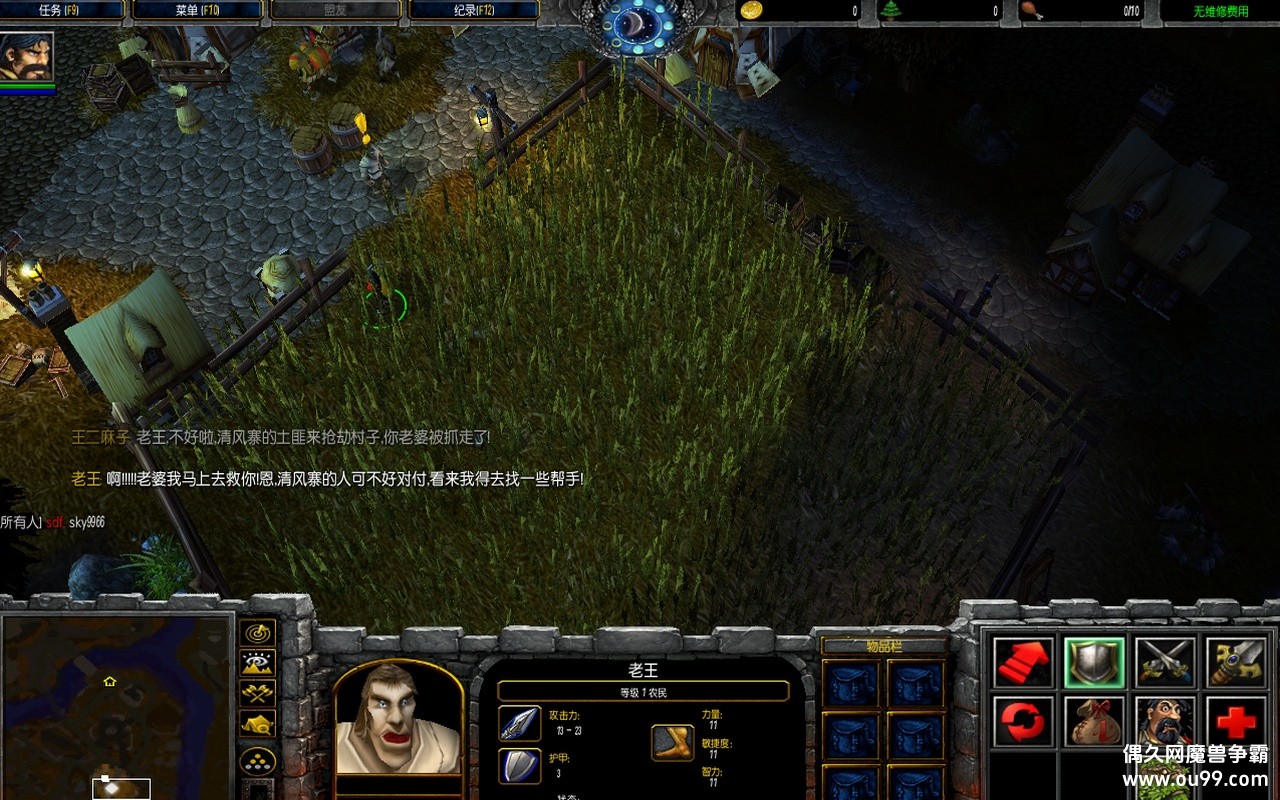Choose the crossed swords attack command
The width and height of the screenshot is (1280, 800).
1165,662
